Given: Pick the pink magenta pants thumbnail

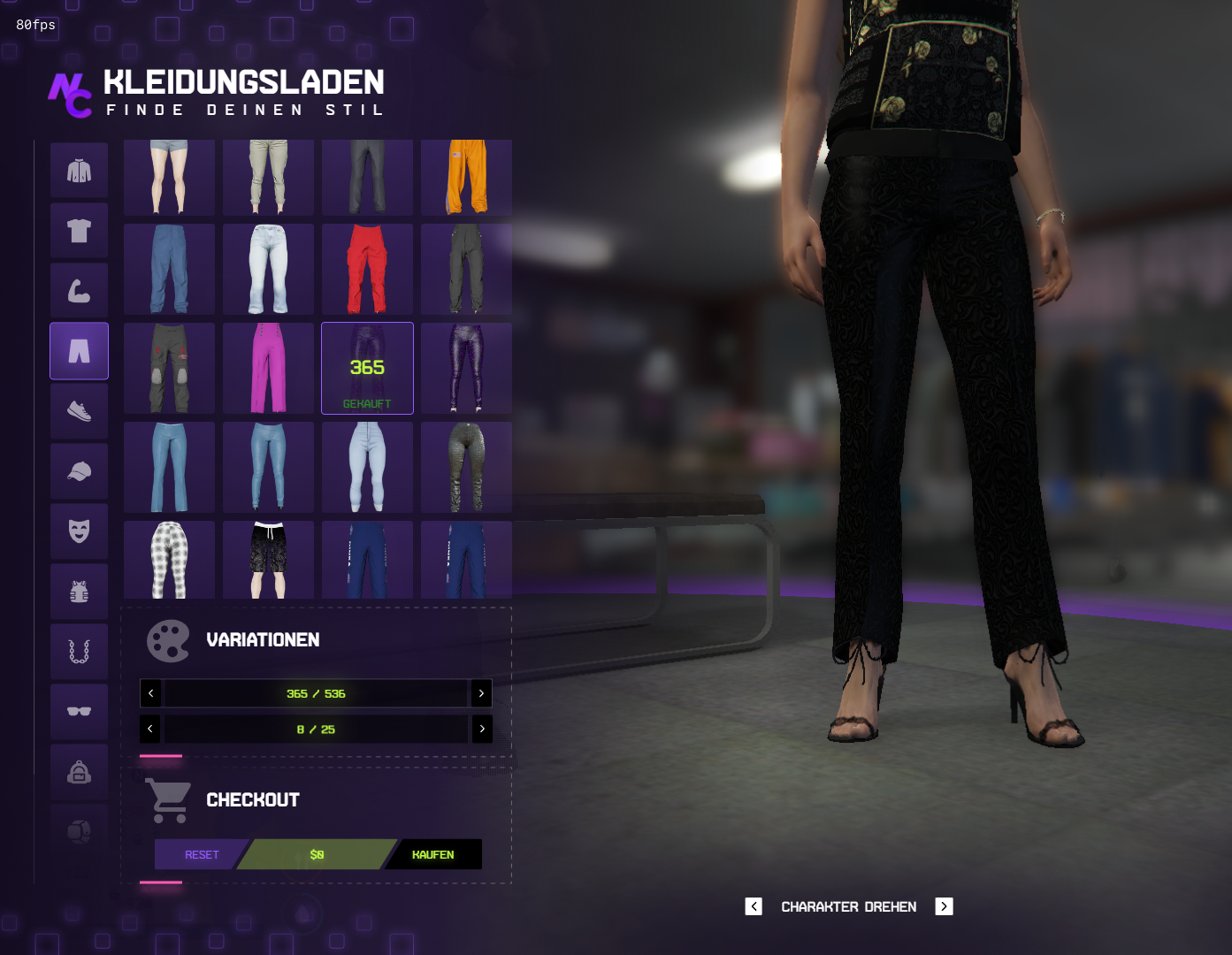Looking at the screenshot, I should [268, 368].
